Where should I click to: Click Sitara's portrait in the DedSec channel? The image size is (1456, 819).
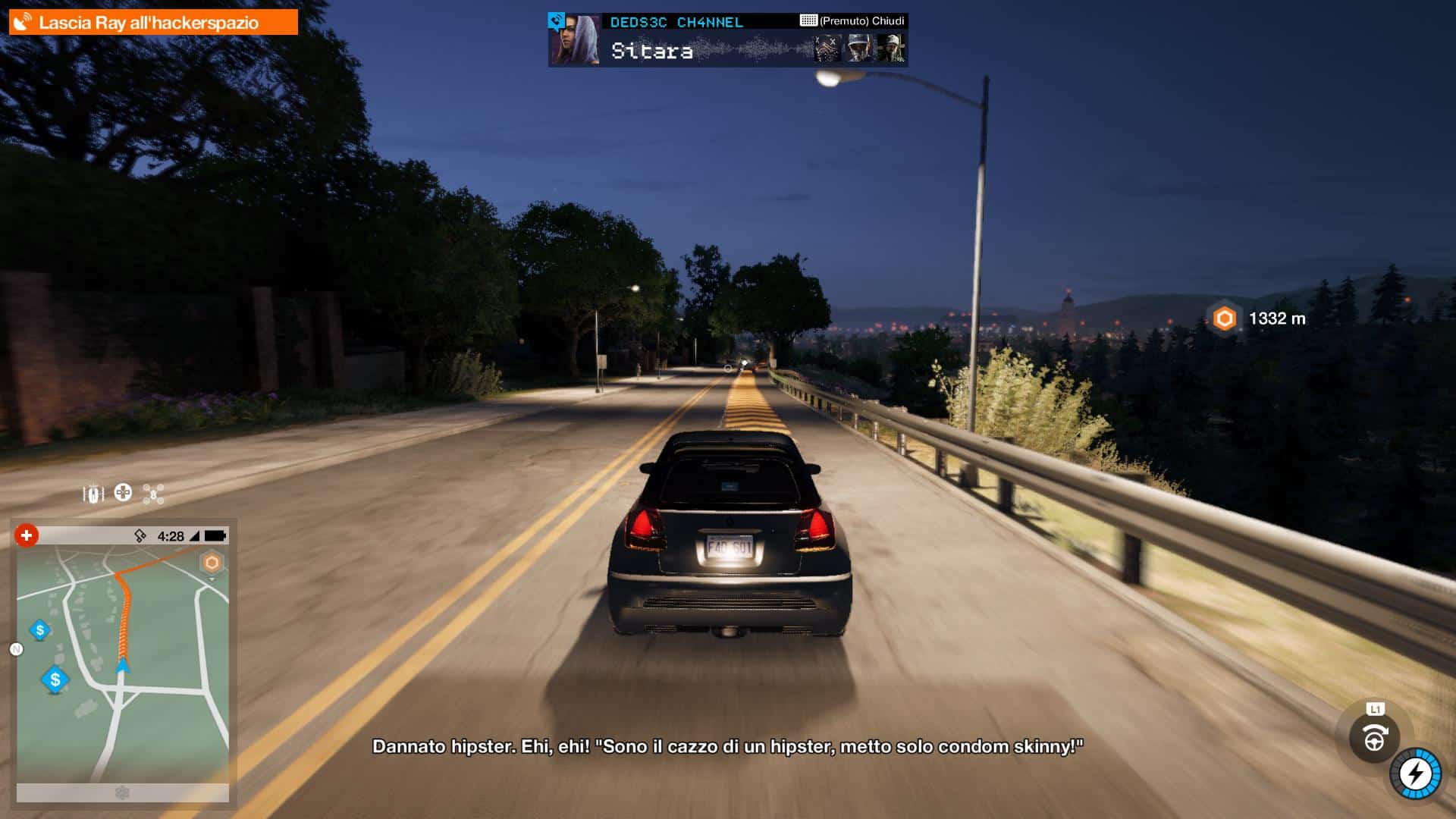coord(574,41)
